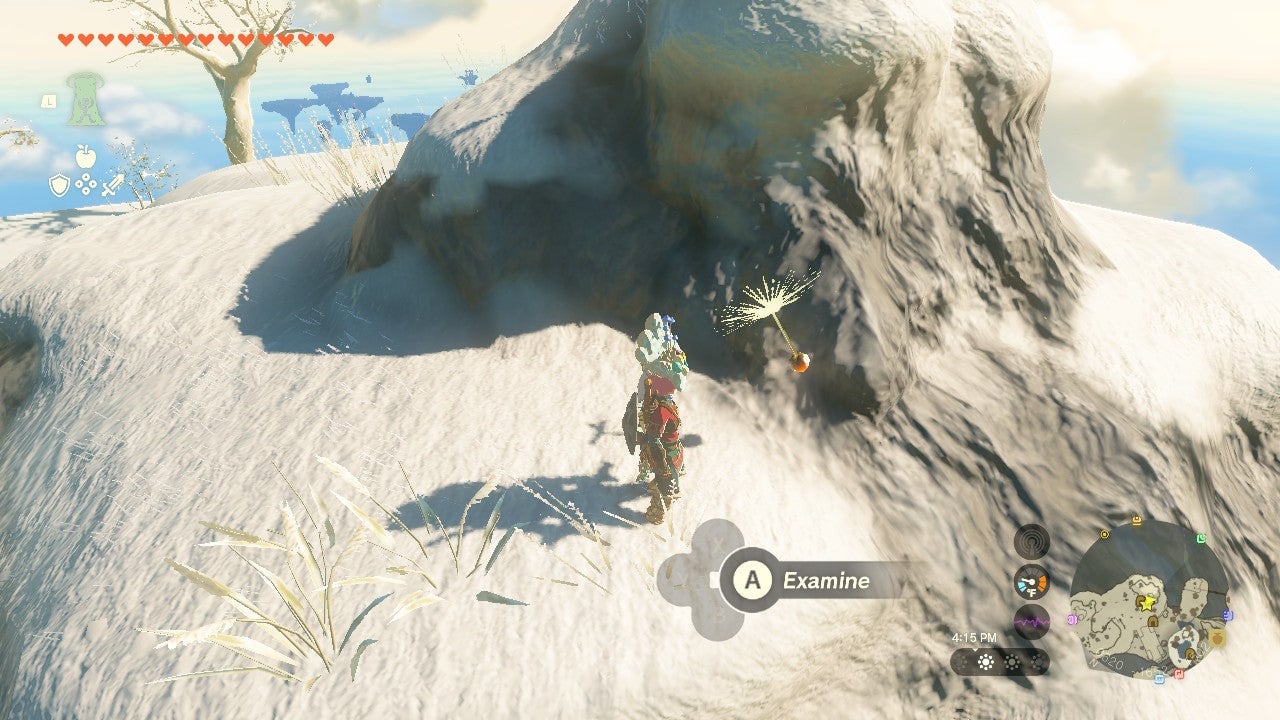Viewport: 1280px width, 720px height.
Task: Click the yellow quest star on the minimap
Action: pos(1147,603)
